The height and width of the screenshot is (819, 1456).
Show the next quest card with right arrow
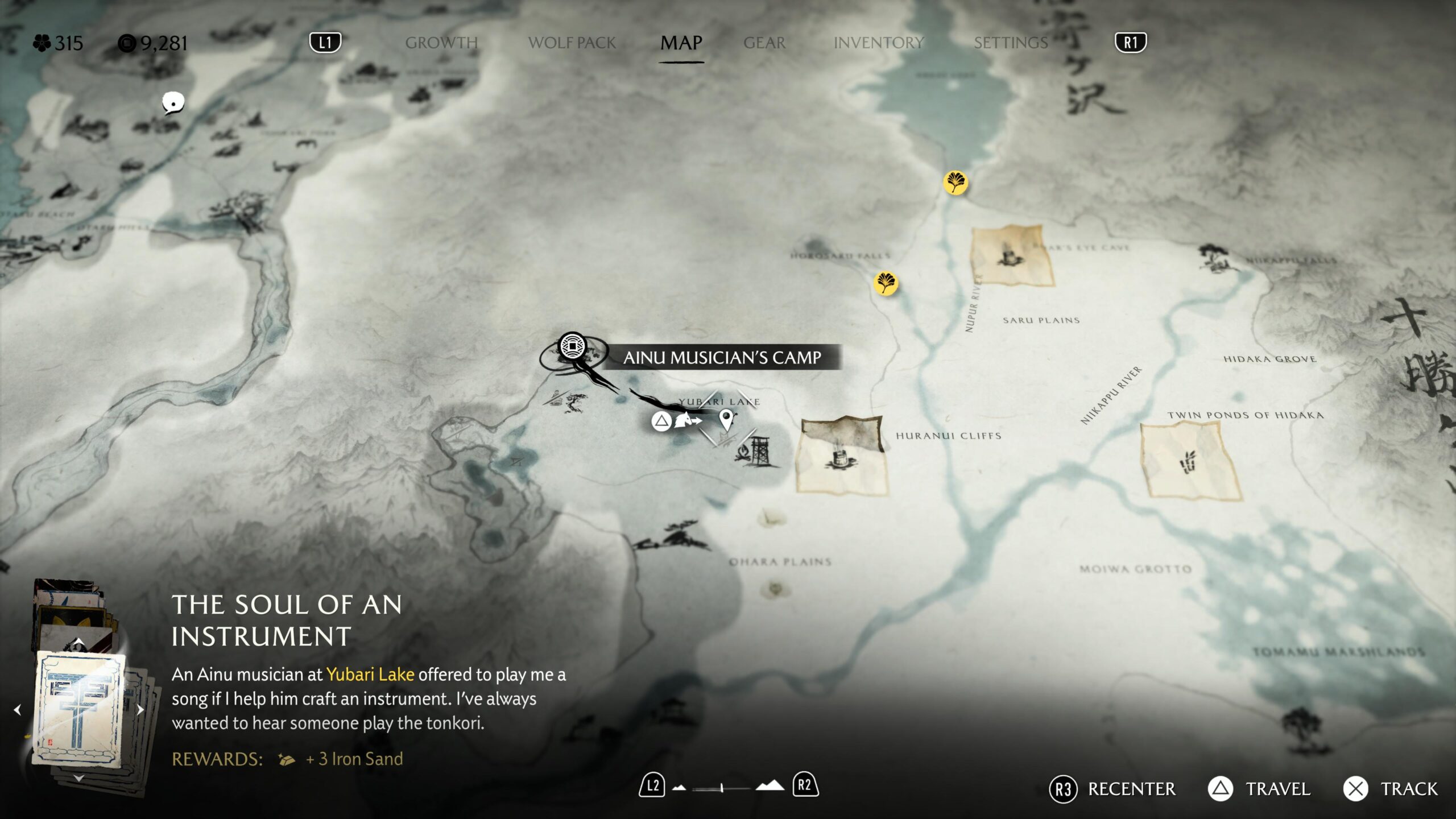tap(140, 710)
